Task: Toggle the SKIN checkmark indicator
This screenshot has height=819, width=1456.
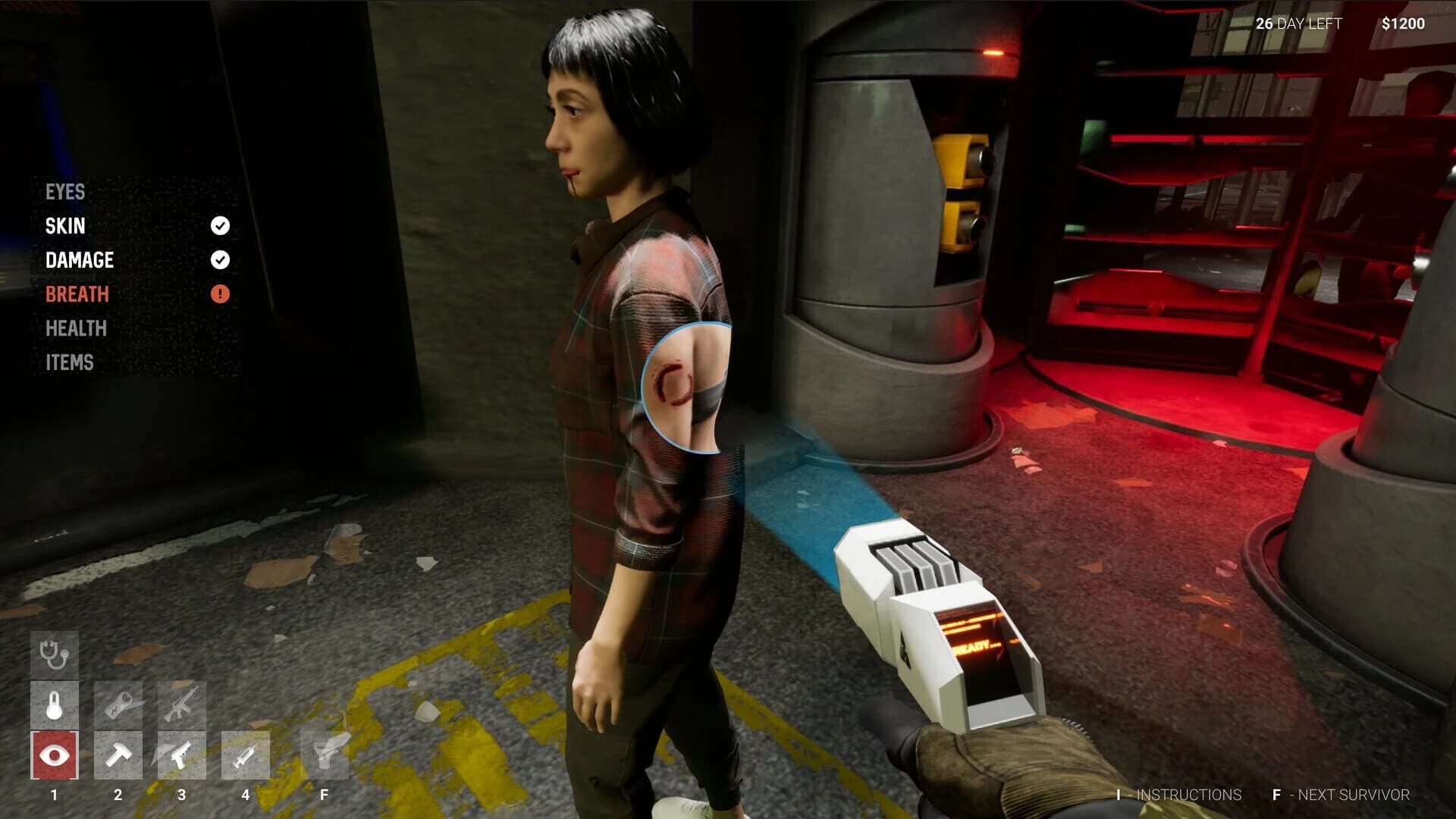Action: point(220,225)
